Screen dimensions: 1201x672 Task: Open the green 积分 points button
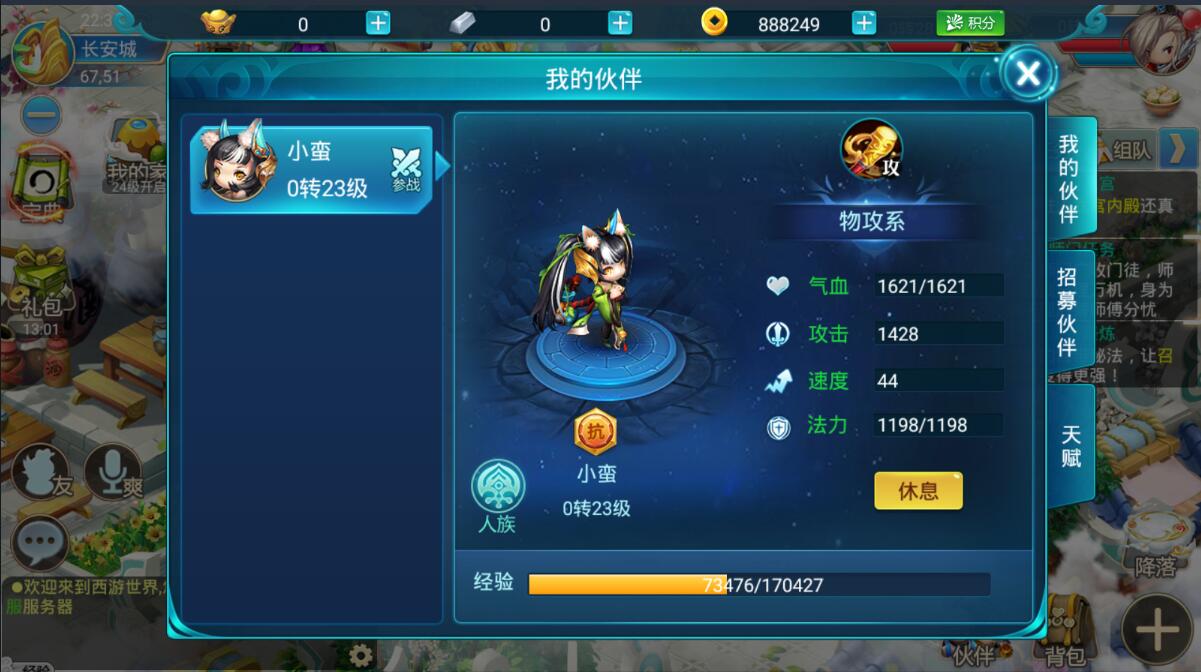[x=969, y=23]
